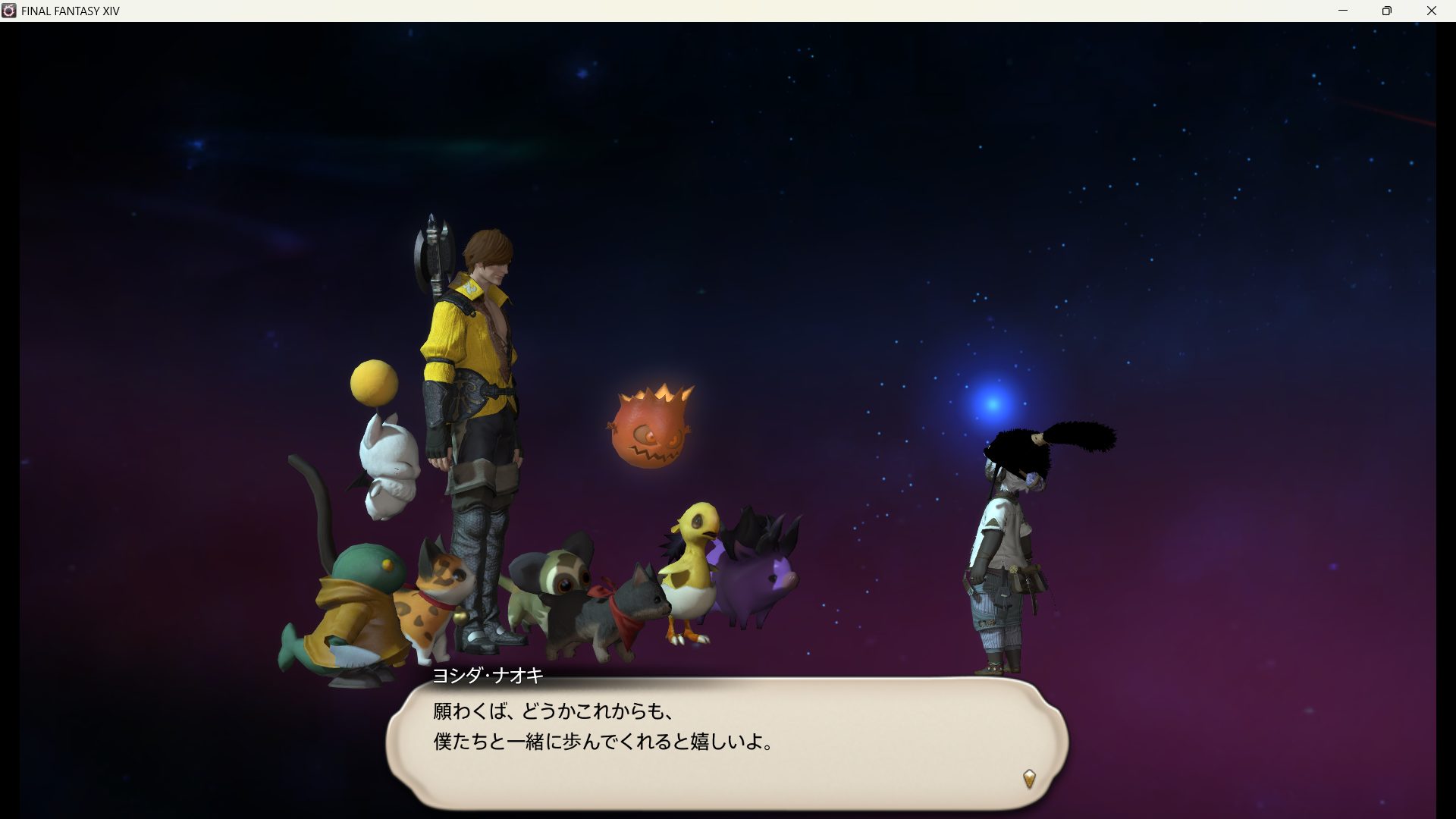
Task: Restore down the game window
Action: pyautogui.click(x=1387, y=11)
